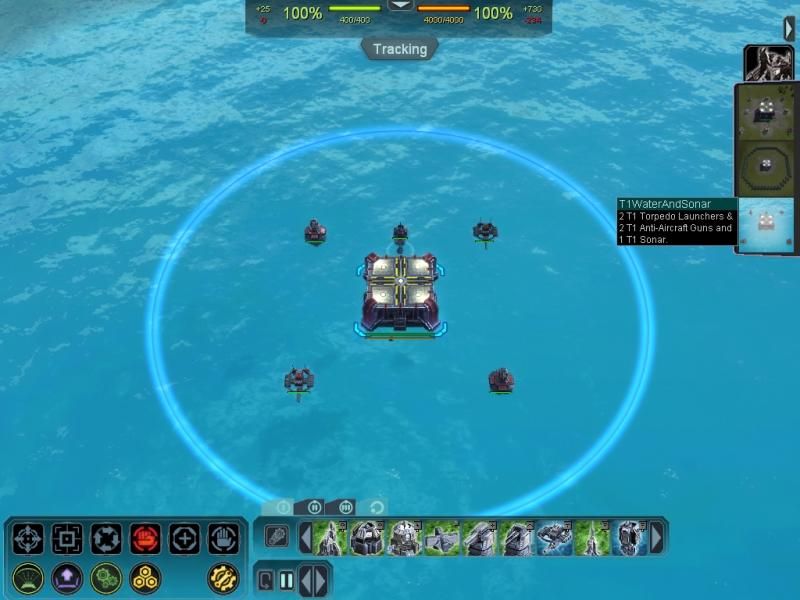
Task: Pause construction with the pause button
Action: [287, 580]
